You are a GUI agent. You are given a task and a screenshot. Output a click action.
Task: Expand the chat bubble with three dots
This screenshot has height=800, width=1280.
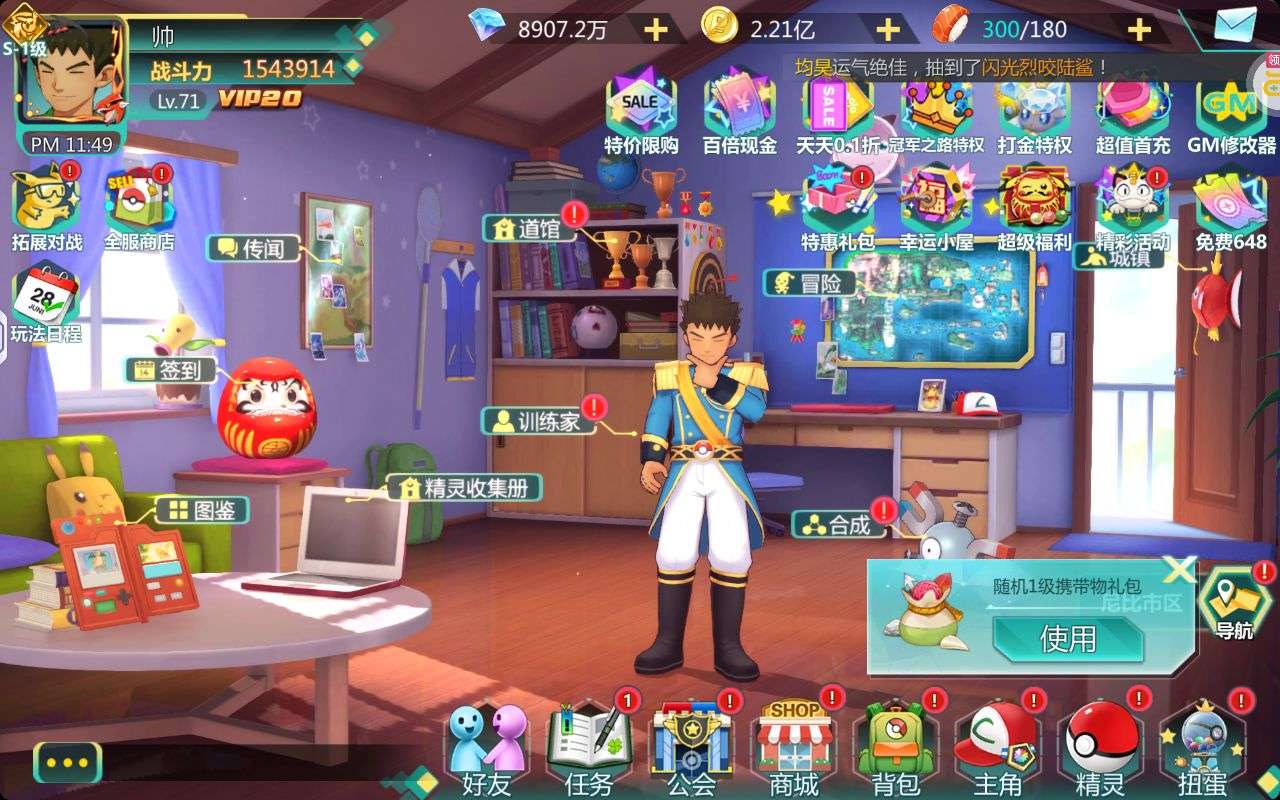click(x=67, y=762)
